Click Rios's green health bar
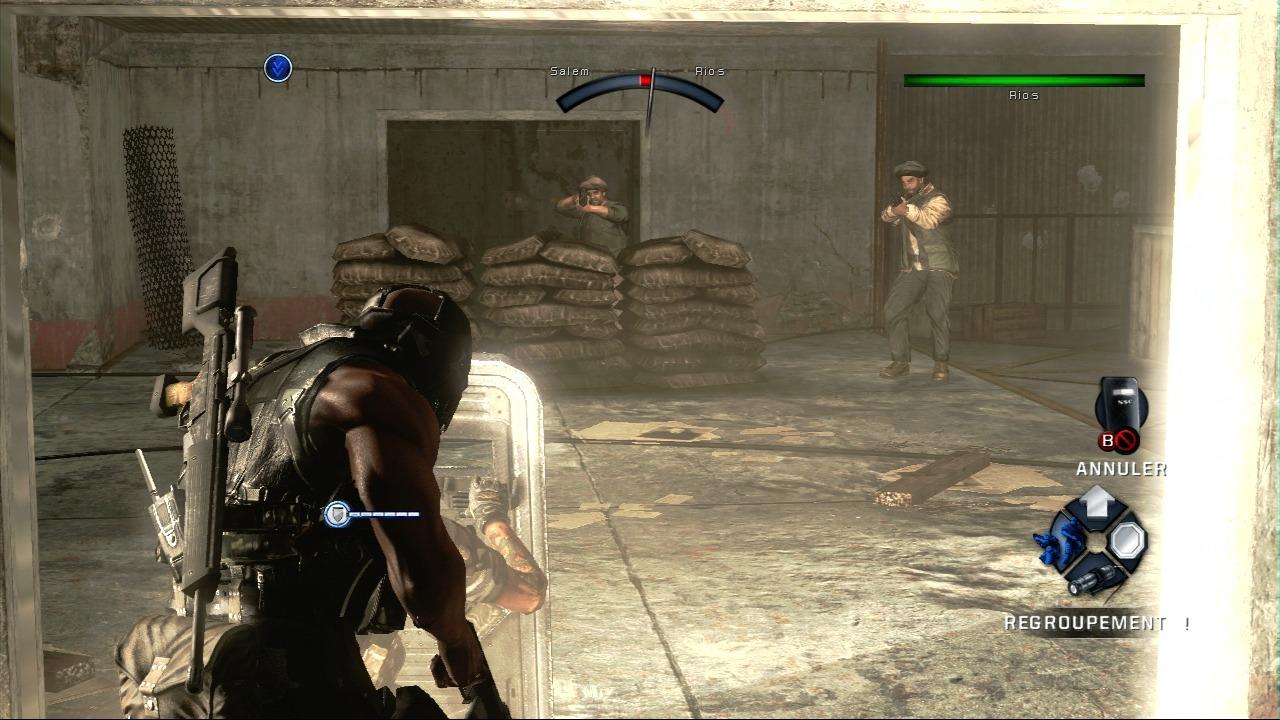Image resolution: width=1280 pixels, height=720 pixels. (x=1023, y=80)
